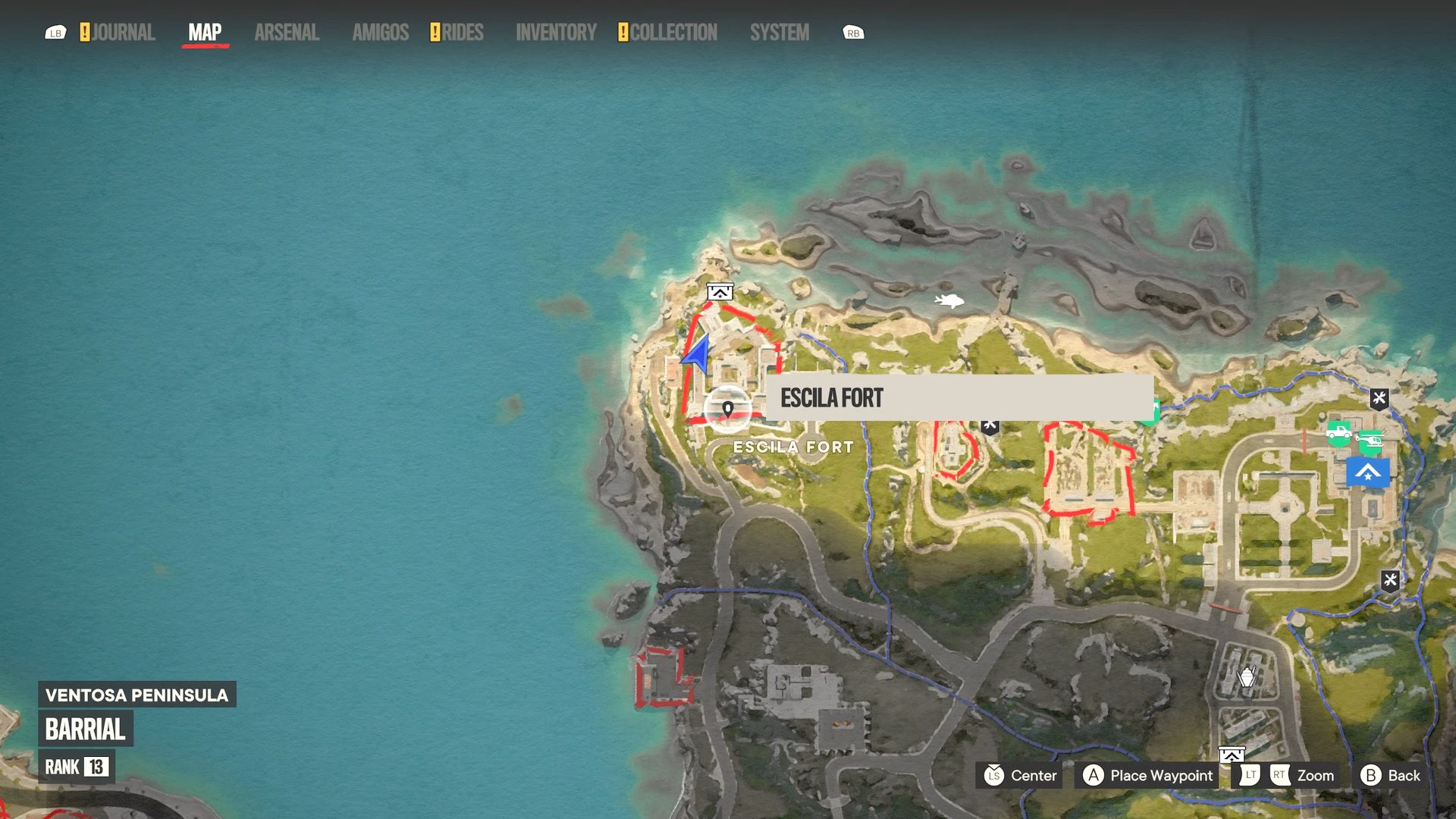1456x819 pixels.
Task: Open the System tab
Action: coord(780,33)
